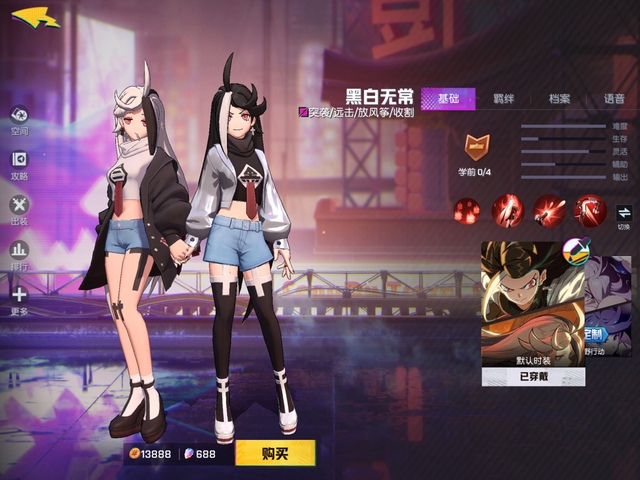This screenshot has width=640, height=480.
Task: Select the 默认时装 default skin card
Action: pos(533,308)
